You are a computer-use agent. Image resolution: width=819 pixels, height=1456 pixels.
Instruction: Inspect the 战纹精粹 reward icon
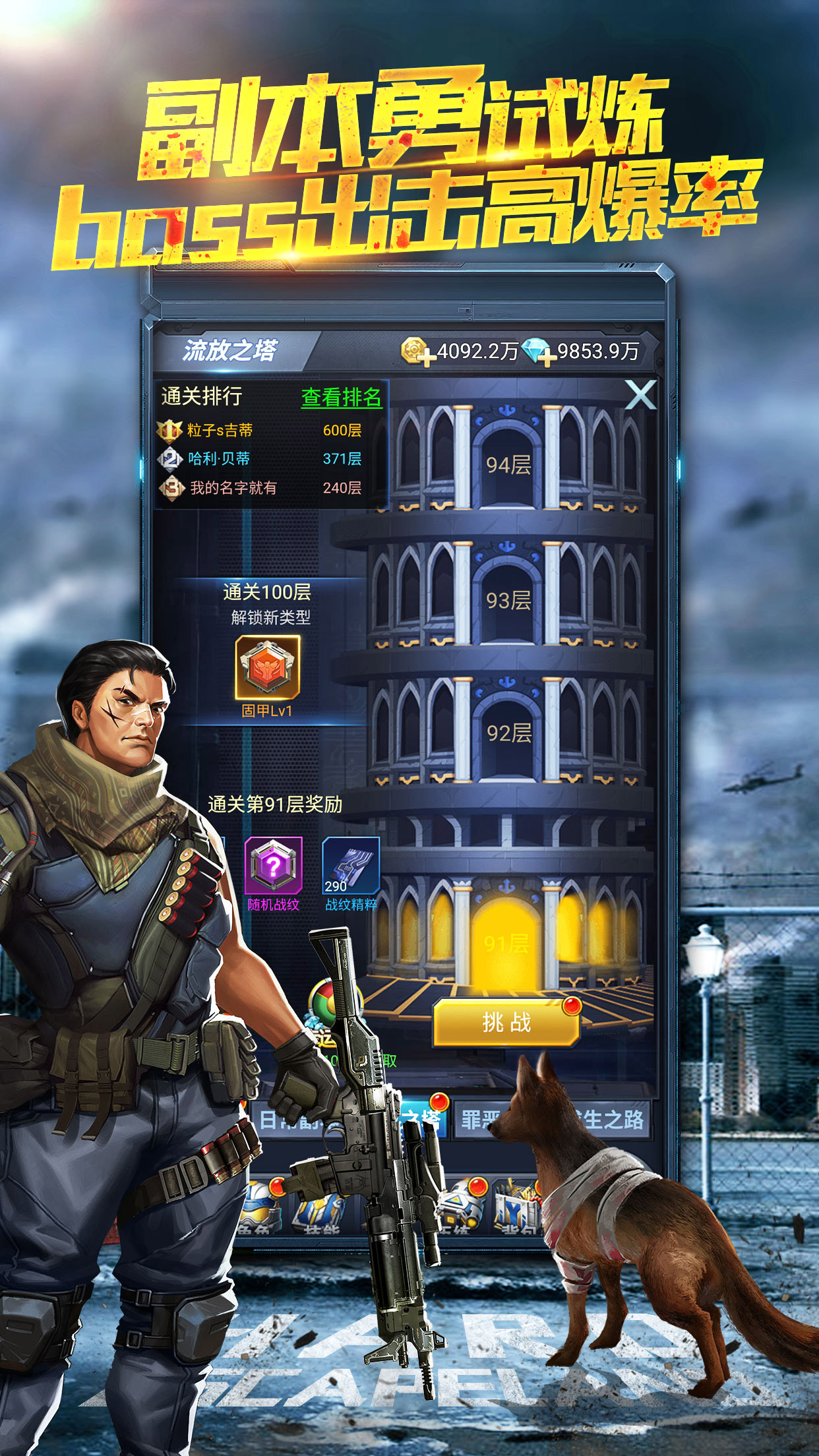pyautogui.click(x=351, y=866)
